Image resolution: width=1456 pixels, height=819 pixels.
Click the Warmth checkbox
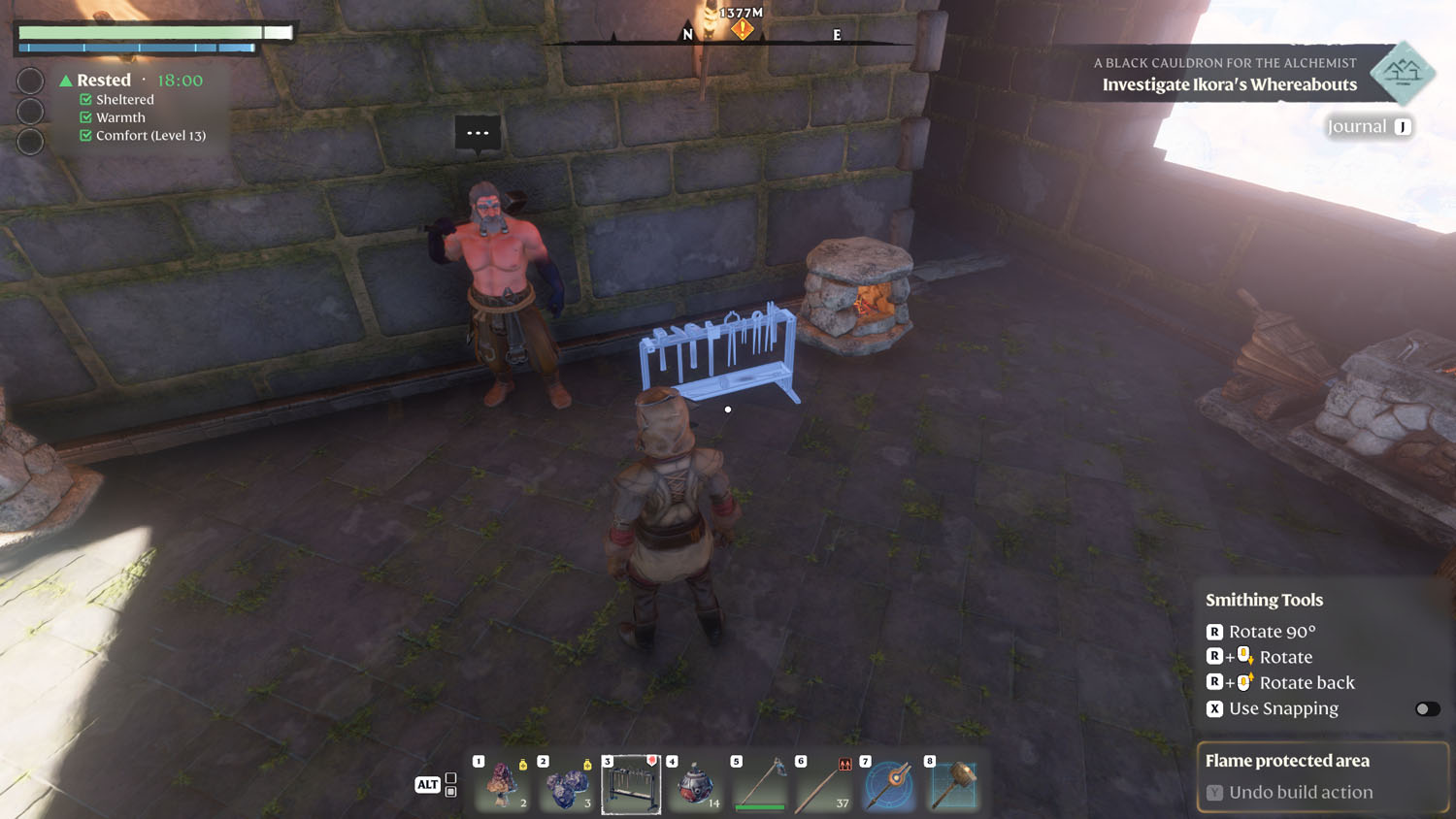[84, 117]
